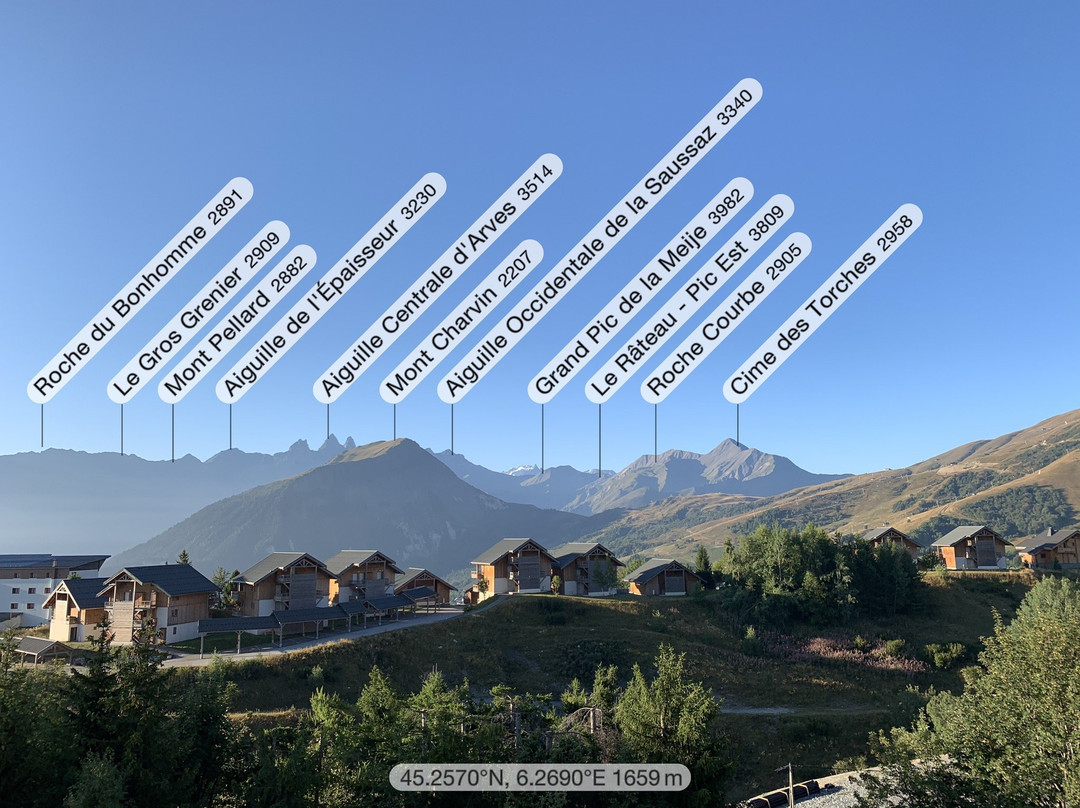Tap the Le Gros Grenier label
The height and width of the screenshot is (808, 1080).
(198, 312)
